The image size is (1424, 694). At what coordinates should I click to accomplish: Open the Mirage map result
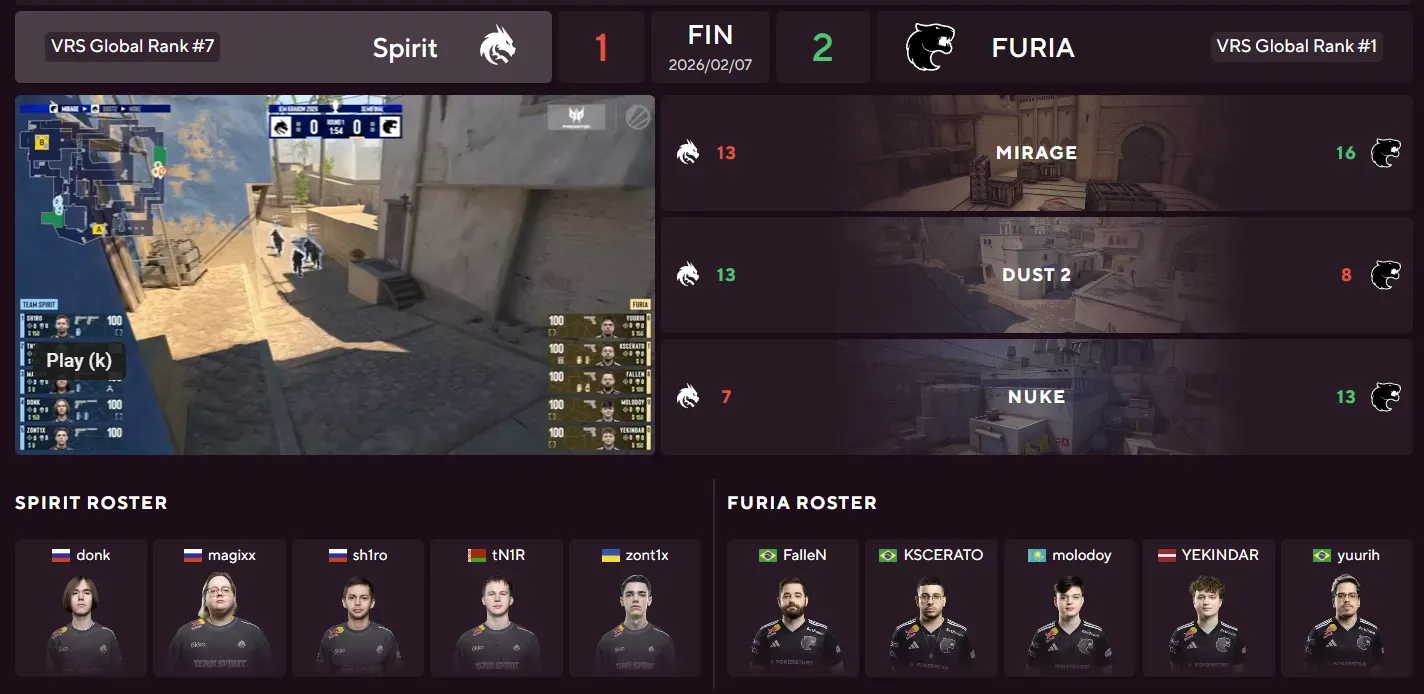(x=1036, y=153)
